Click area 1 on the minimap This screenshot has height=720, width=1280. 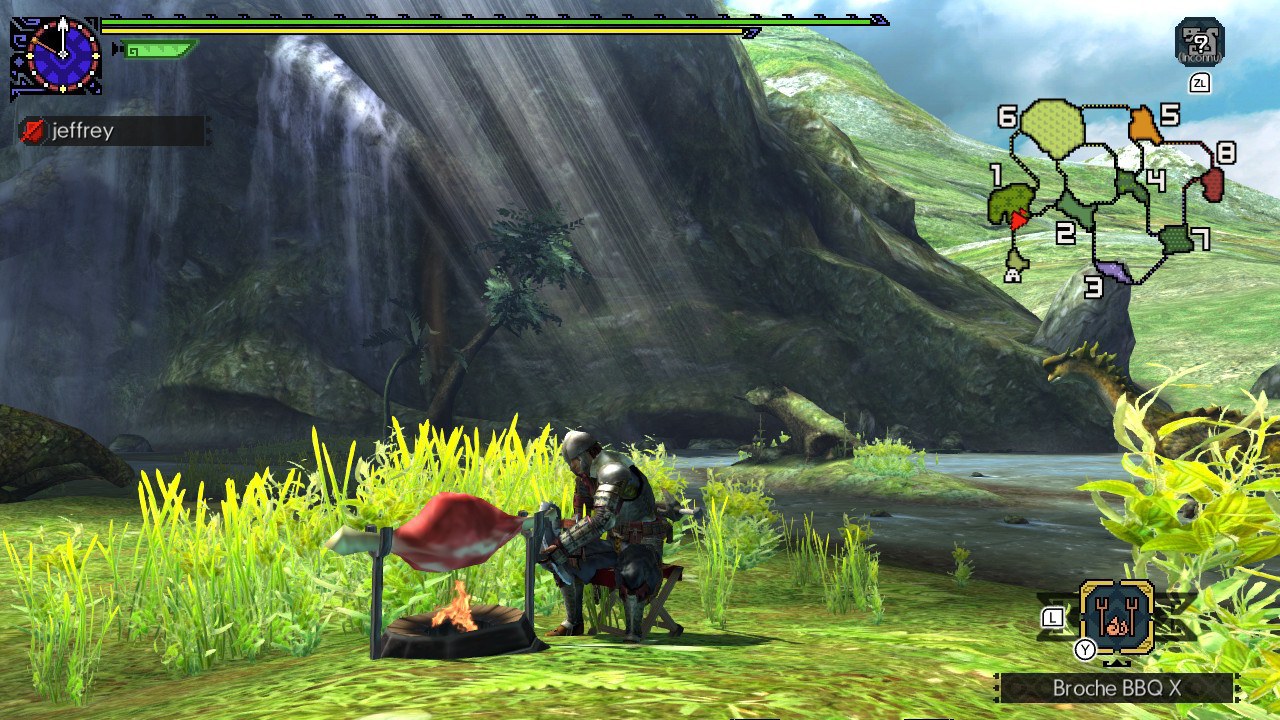point(1008,203)
